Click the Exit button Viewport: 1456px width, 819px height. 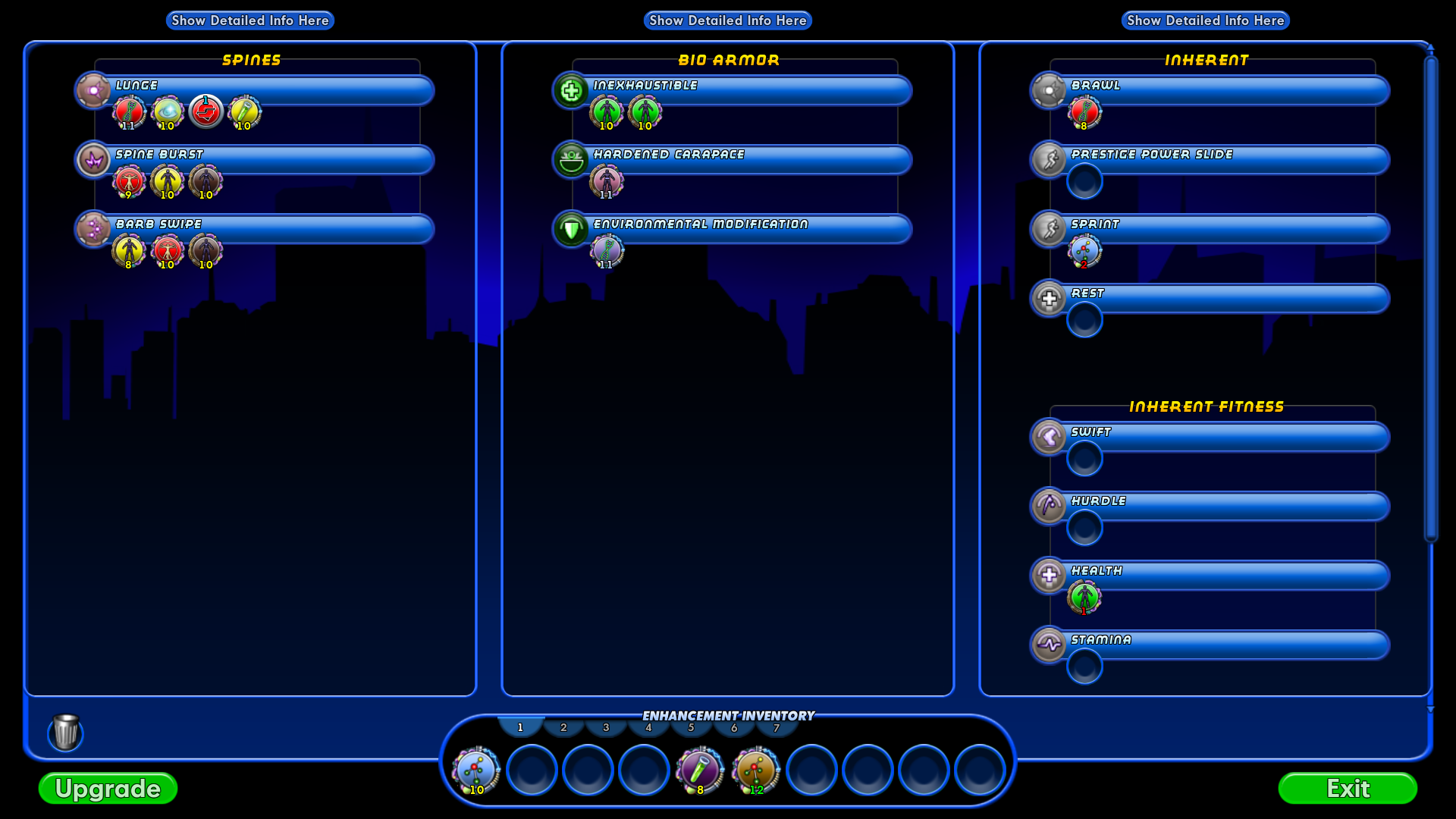(x=1350, y=789)
